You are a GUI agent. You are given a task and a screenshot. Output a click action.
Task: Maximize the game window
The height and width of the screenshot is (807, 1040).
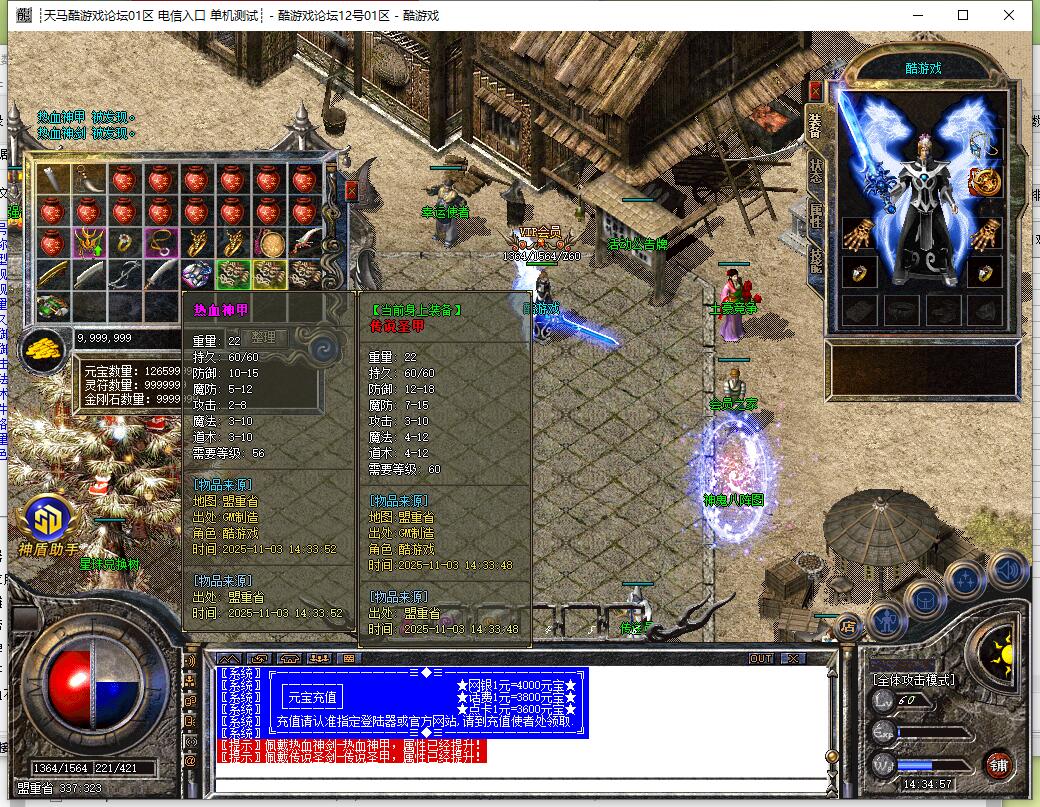963,16
